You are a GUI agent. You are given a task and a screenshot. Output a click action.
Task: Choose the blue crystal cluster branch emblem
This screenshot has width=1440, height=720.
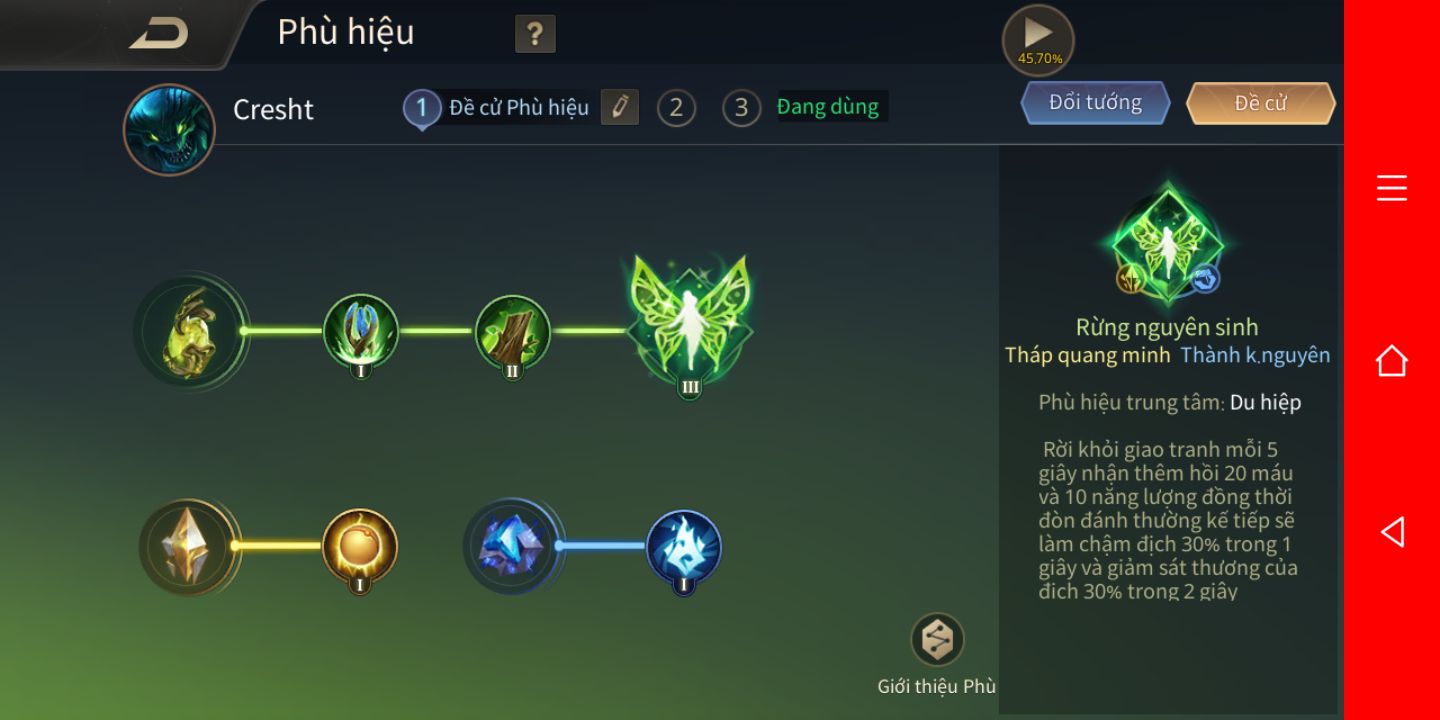512,547
